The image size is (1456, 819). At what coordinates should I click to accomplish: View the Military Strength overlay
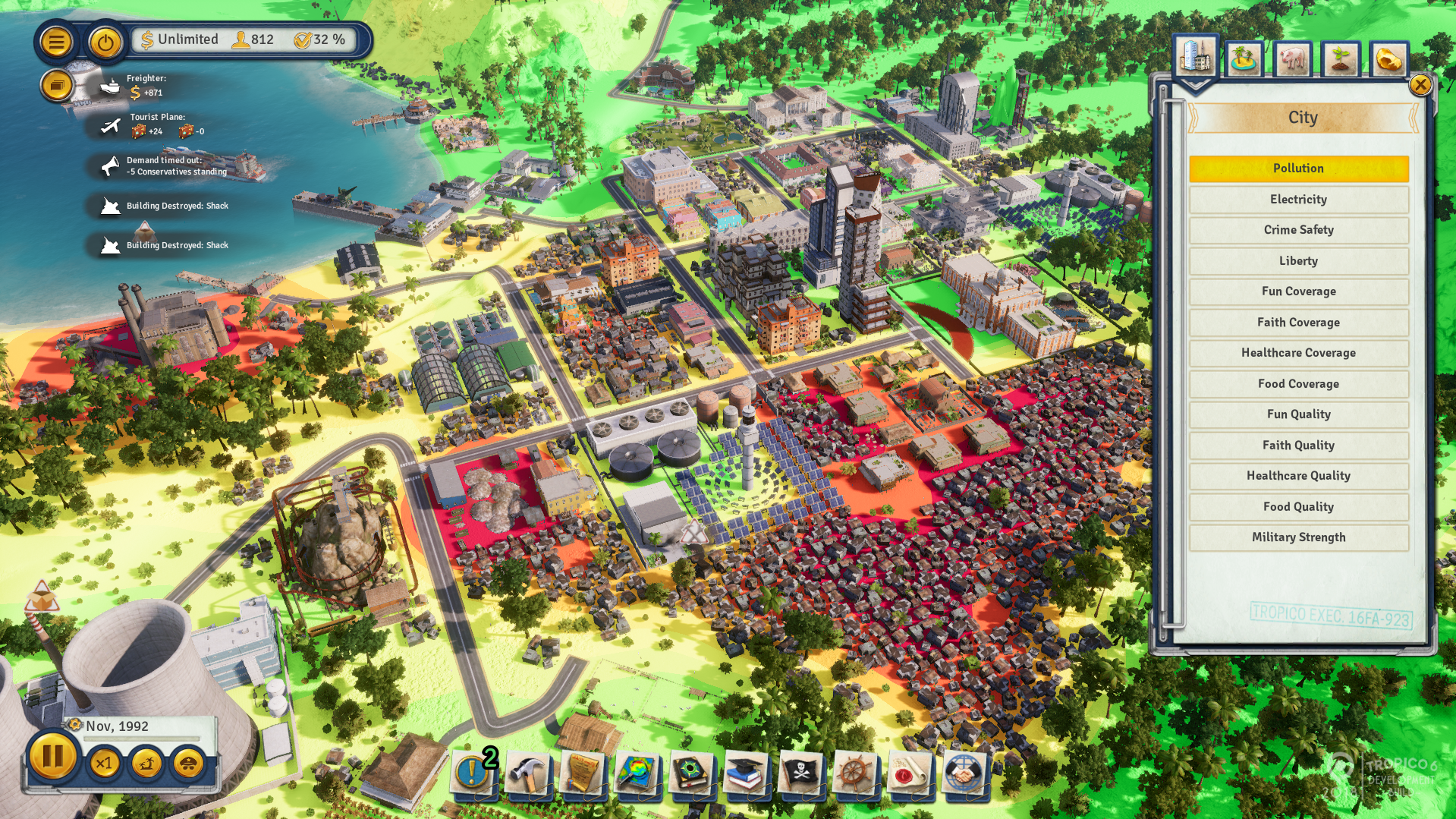point(1297,537)
